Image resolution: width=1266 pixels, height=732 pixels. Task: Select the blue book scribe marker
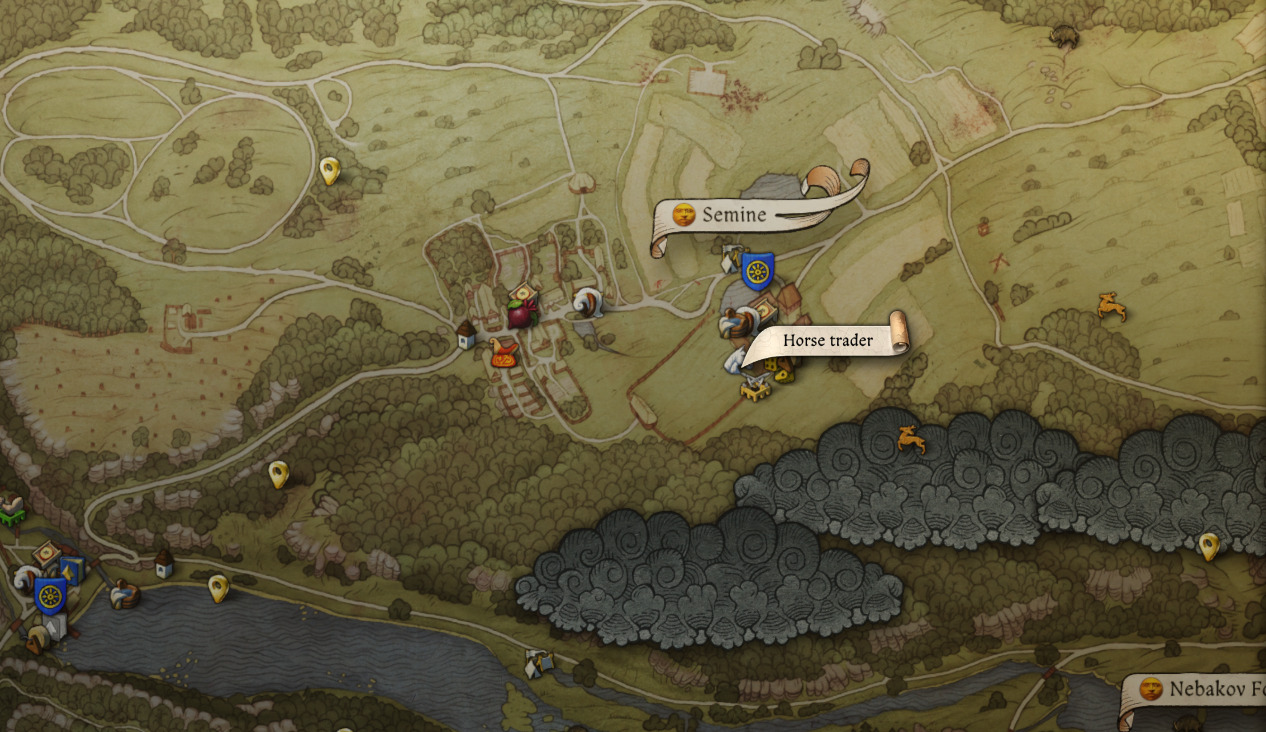[72, 569]
